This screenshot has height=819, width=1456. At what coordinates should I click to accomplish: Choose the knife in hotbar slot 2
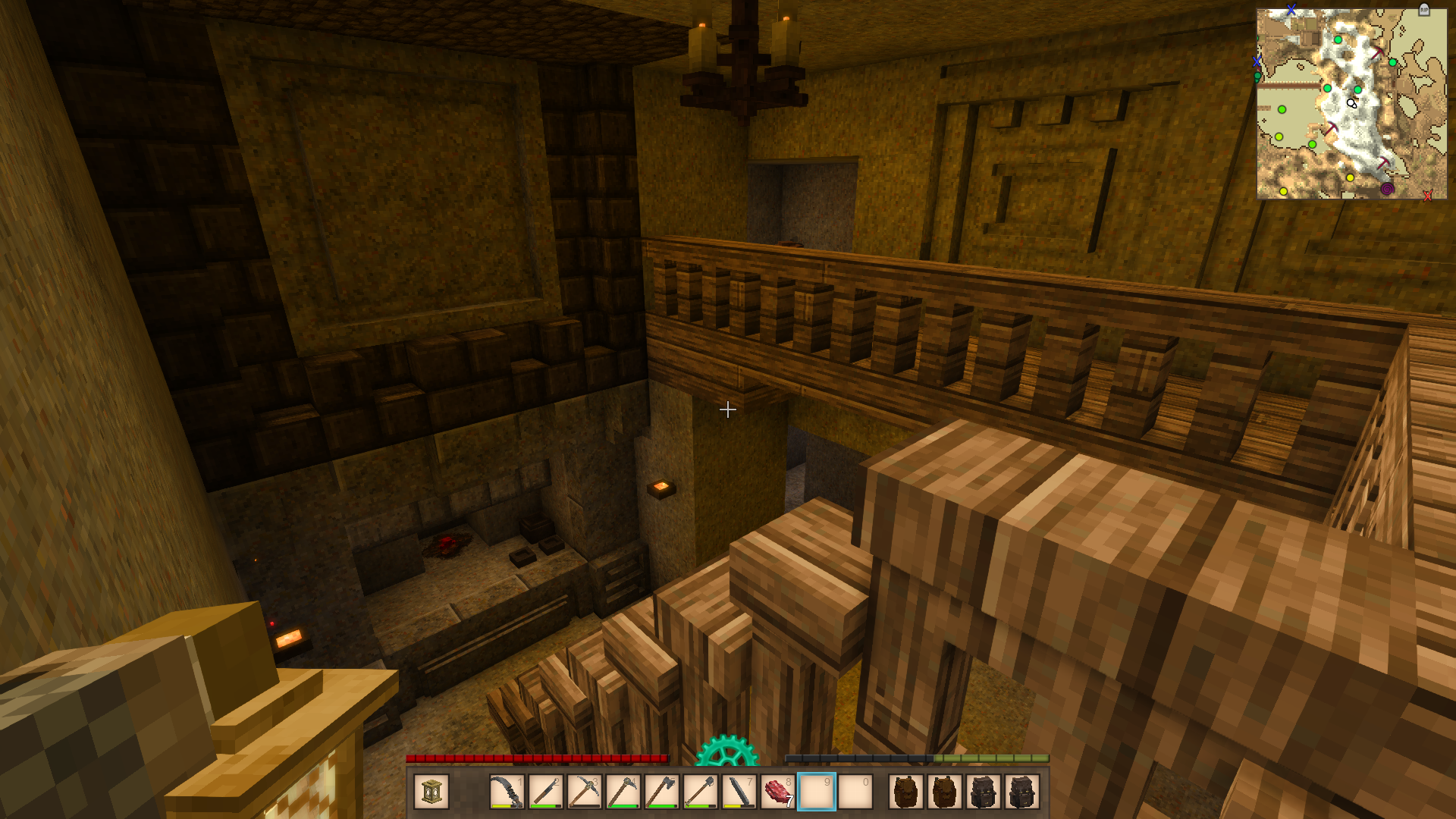545,792
